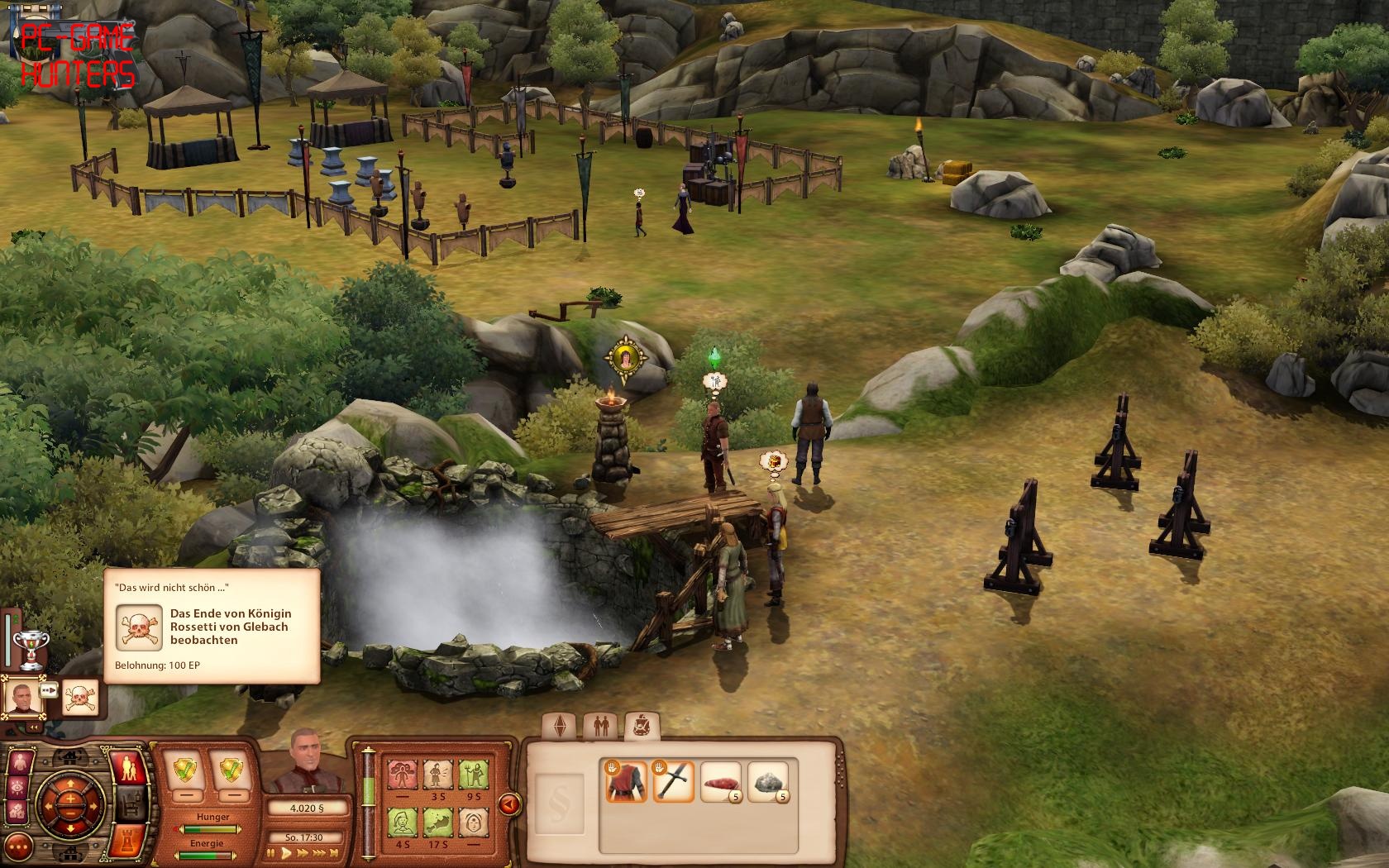Switch to the ship inventory tab
1389x868 pixels.
click(x=641, y=727)
